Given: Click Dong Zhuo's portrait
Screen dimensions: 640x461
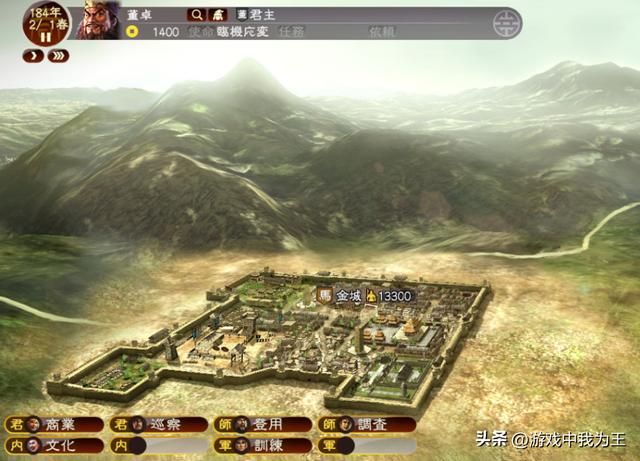Looking at the screenshot, I should pyautogui.click(x=98, y=20).
